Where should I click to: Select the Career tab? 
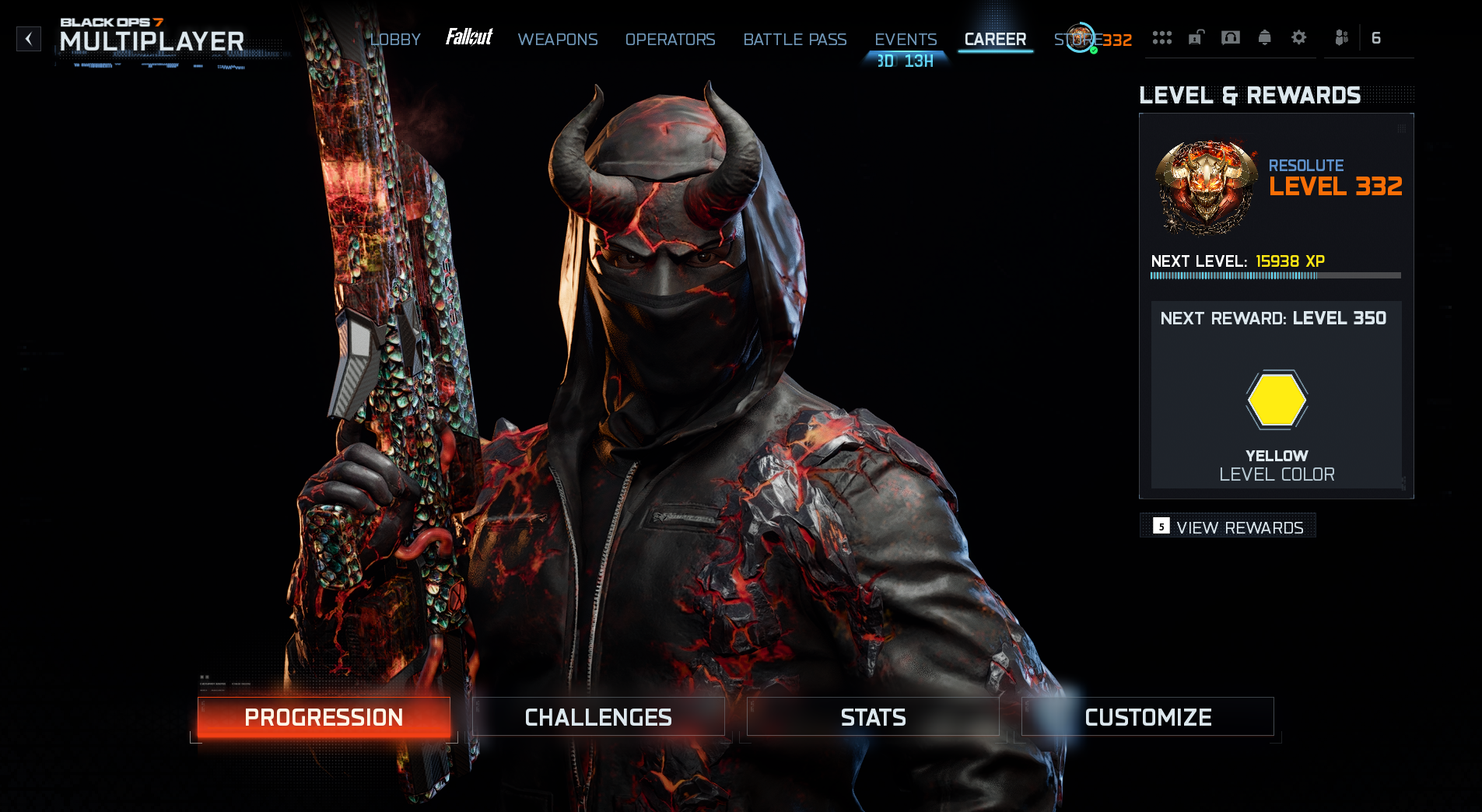tap(995, 40)
